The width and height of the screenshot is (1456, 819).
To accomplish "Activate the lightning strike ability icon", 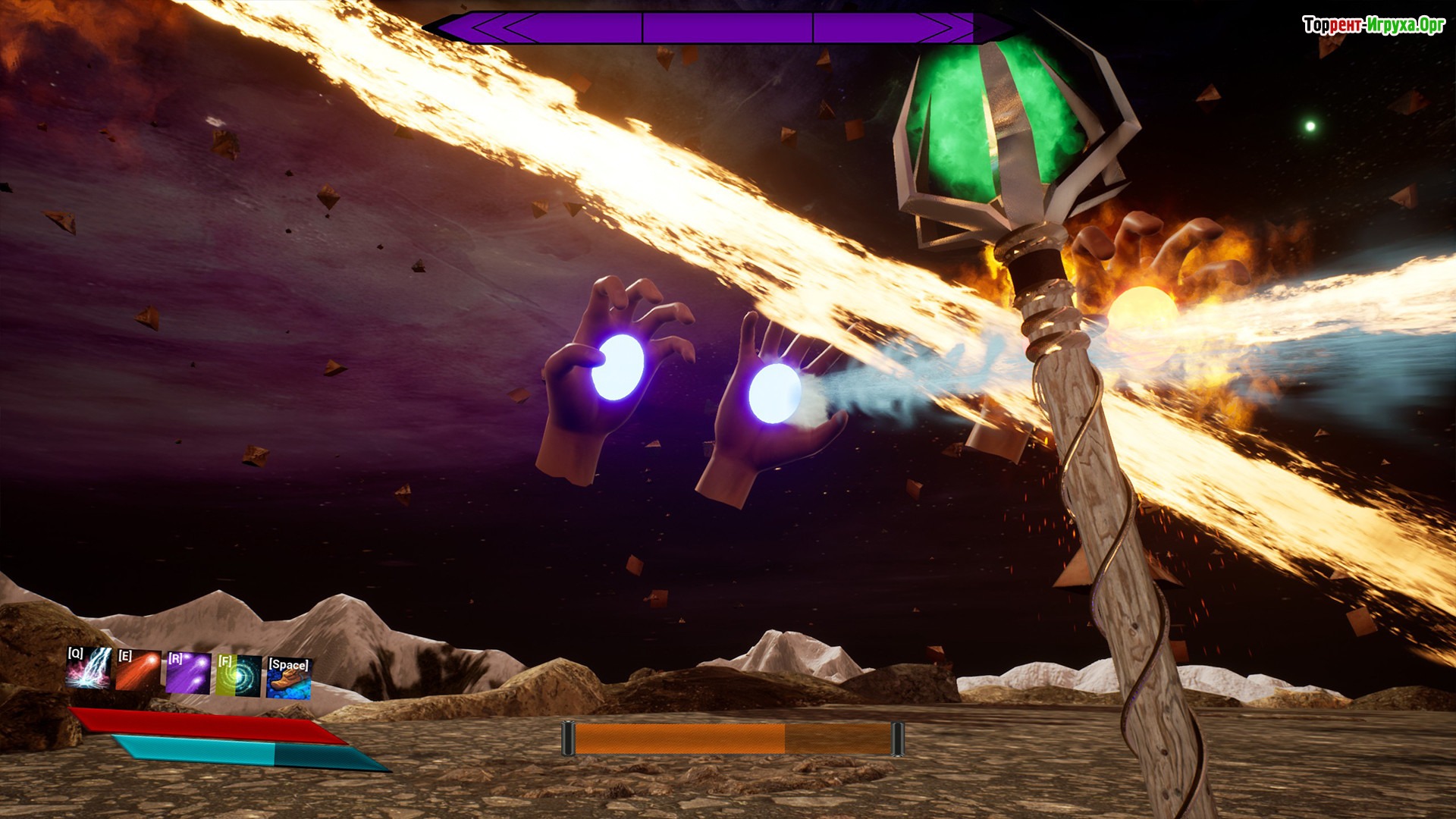I will pos(89,668).
